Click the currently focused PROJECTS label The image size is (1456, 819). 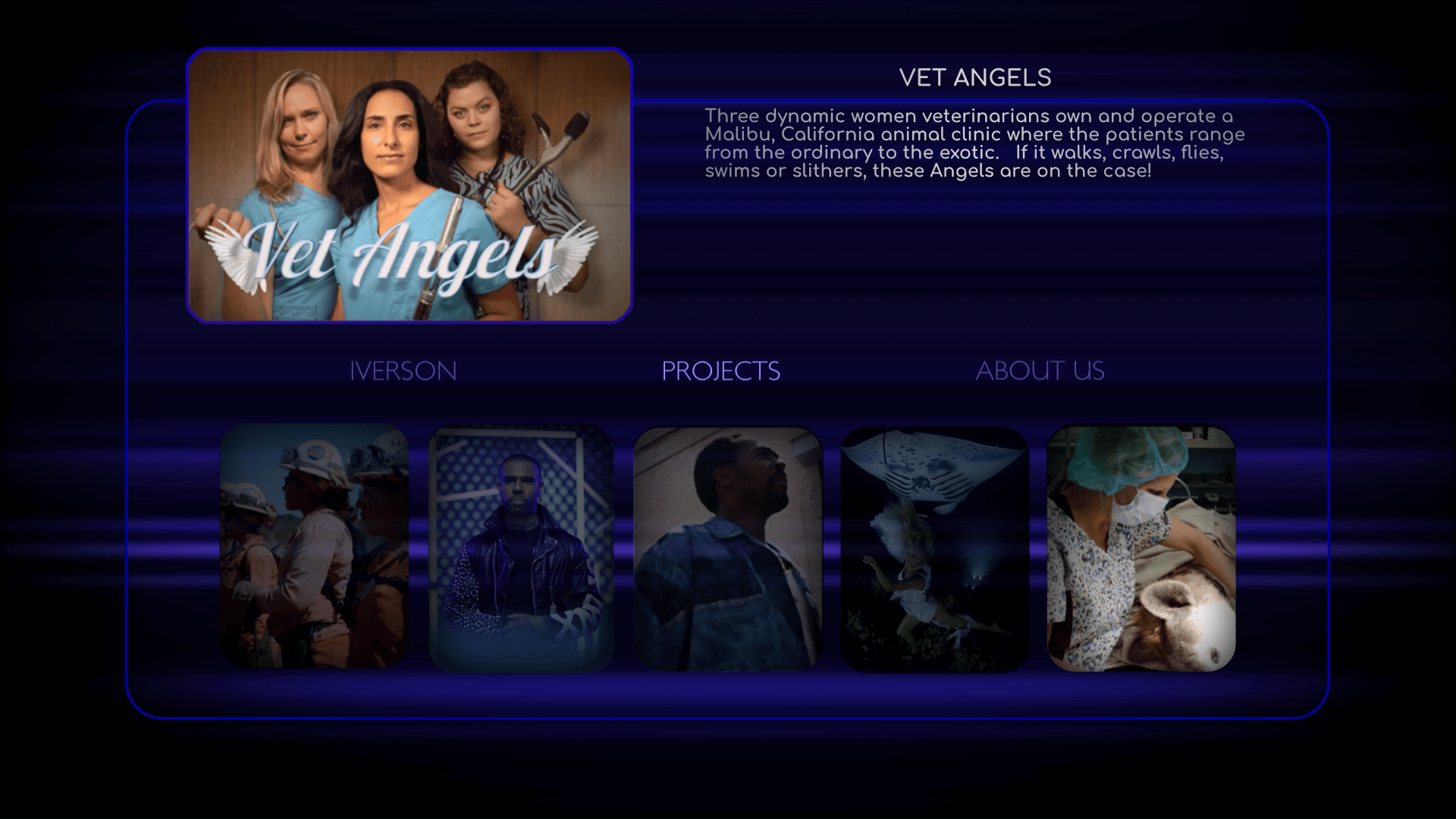pos(721,371)
